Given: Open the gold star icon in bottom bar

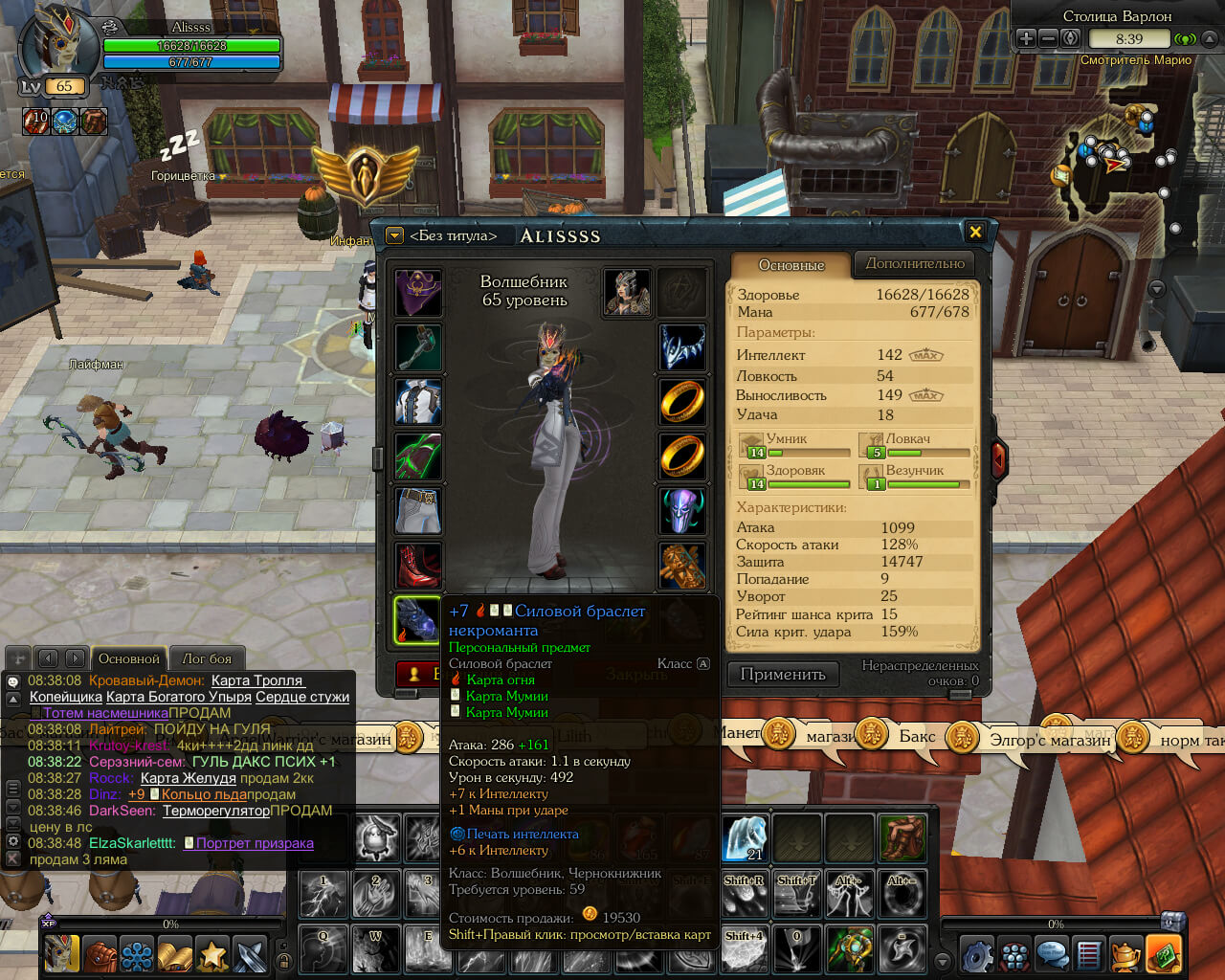Looking at the screenshot, I should point(212,955).
